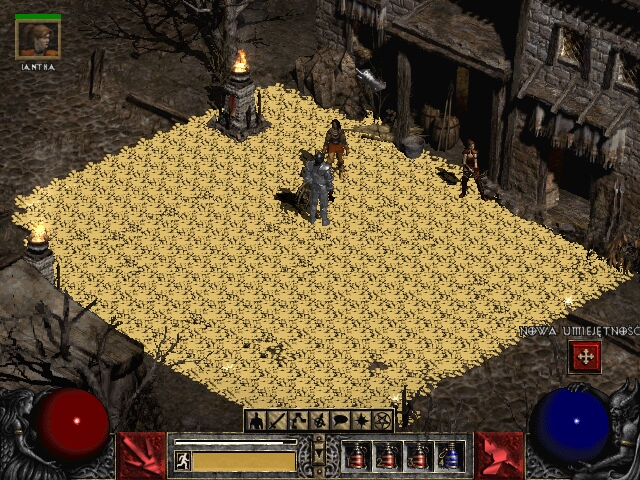Open the inventory using the sword icon

click(x=277, y=420)
